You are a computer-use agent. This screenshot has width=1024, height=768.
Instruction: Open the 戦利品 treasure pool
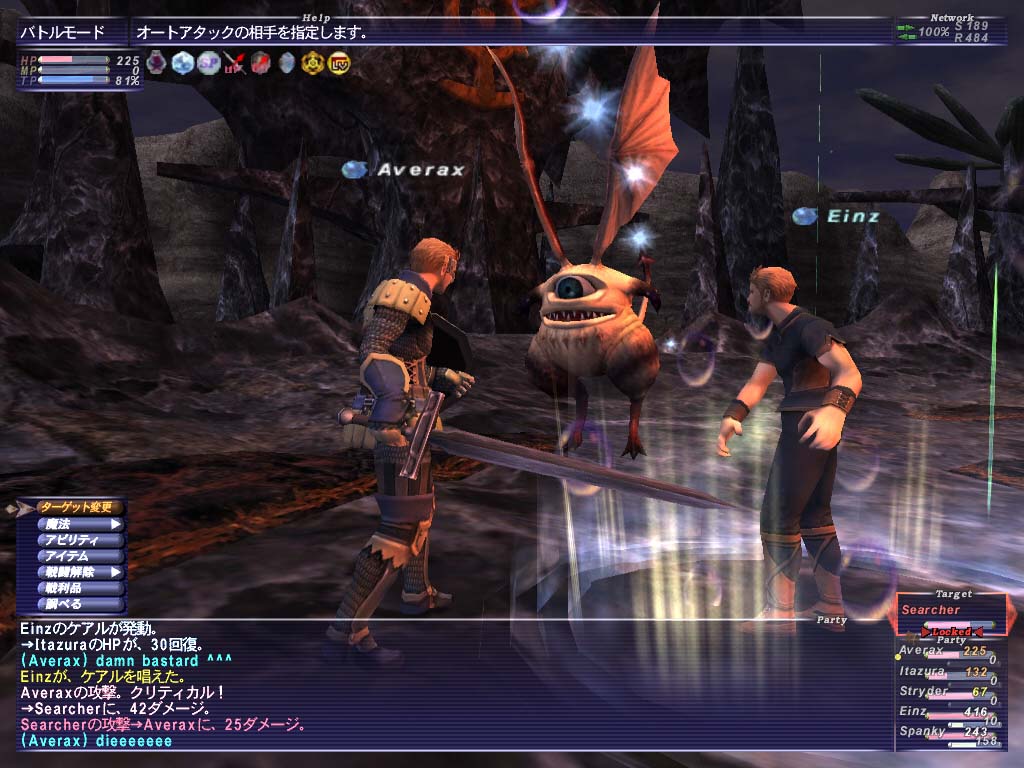pyautogui.click(x=80, y=588)
